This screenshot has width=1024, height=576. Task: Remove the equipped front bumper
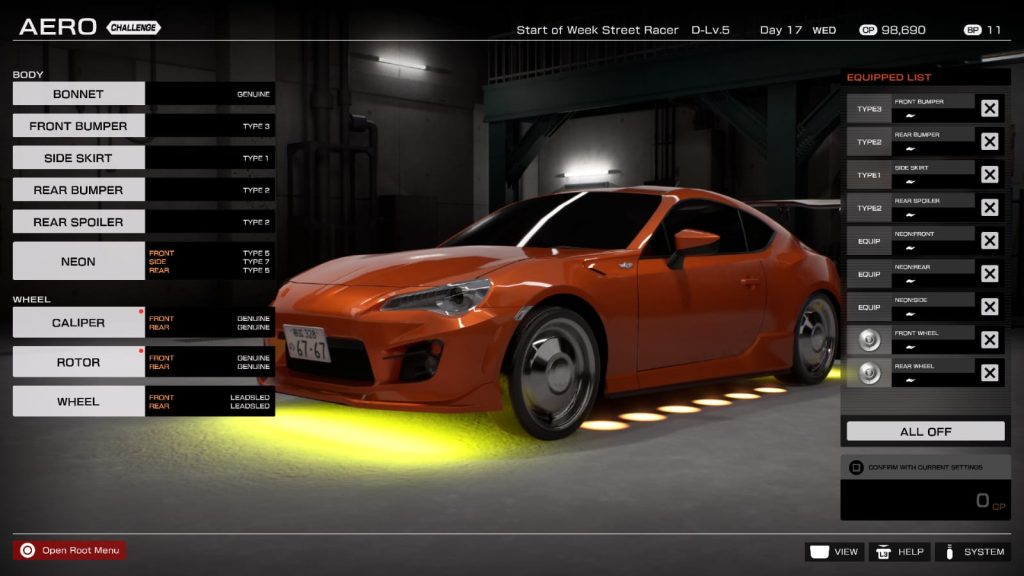tap(989, 108)
